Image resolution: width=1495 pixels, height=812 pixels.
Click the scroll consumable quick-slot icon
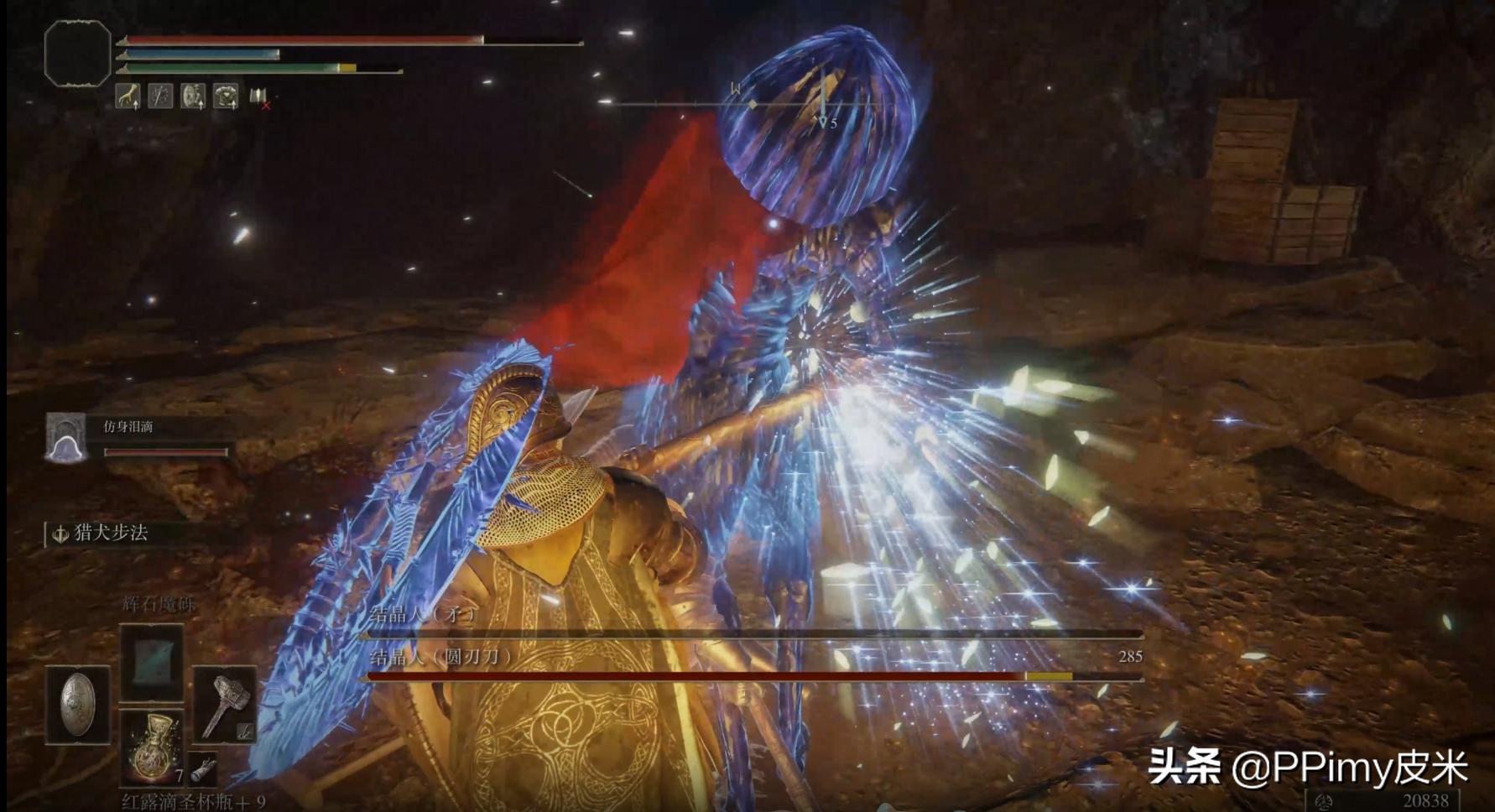(x=201, y=769)
